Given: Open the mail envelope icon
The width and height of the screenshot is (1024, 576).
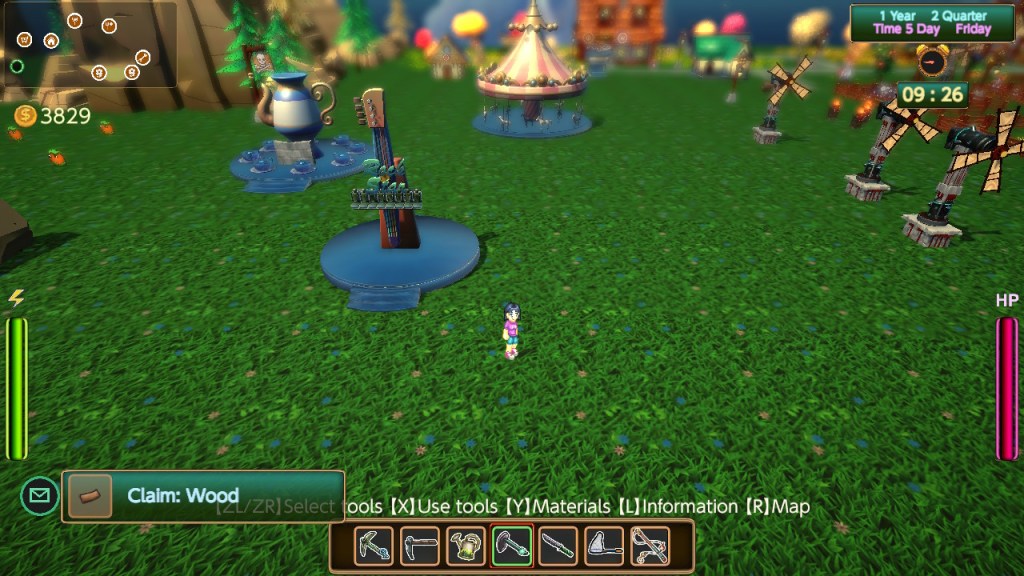Looking at the screenshot, I should click(x=40, y=495).
